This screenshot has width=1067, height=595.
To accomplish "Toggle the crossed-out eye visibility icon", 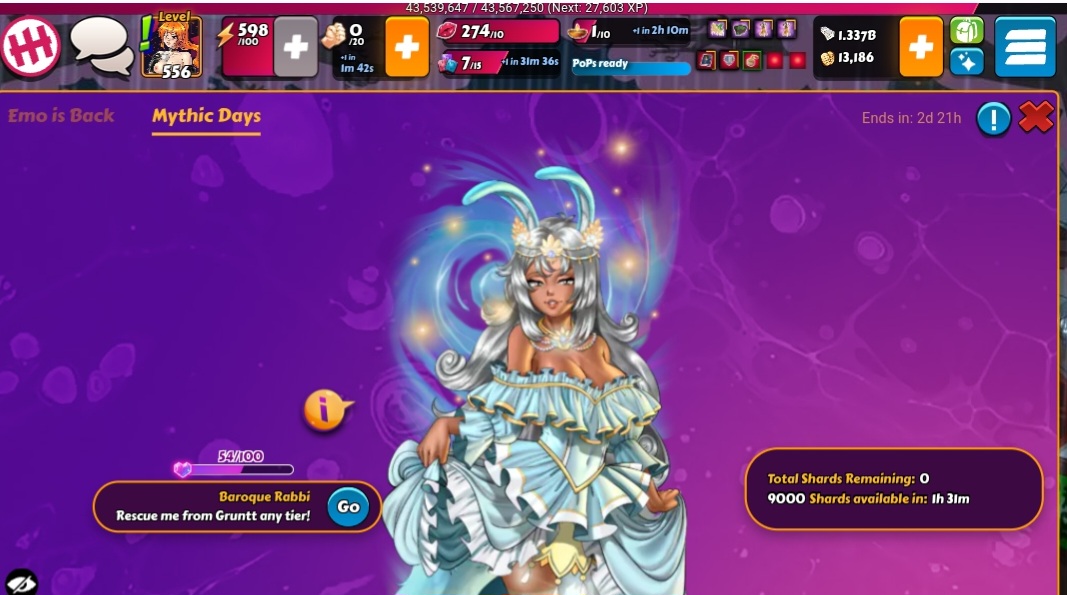I will (20, 581).
